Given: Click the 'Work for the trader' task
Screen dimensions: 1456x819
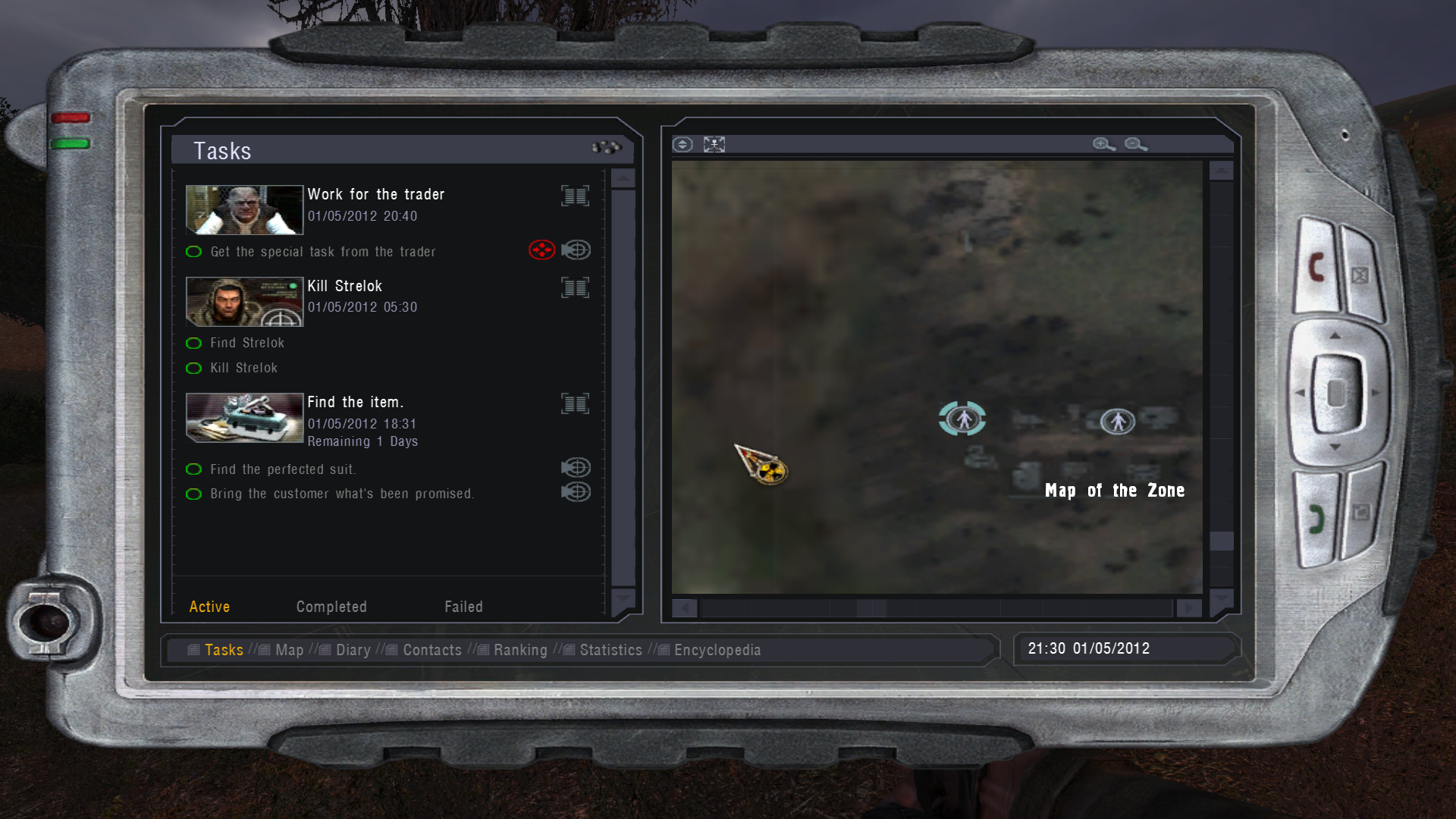Looking at the screenshot, I should pyautogui.click(x=375, y=195).
